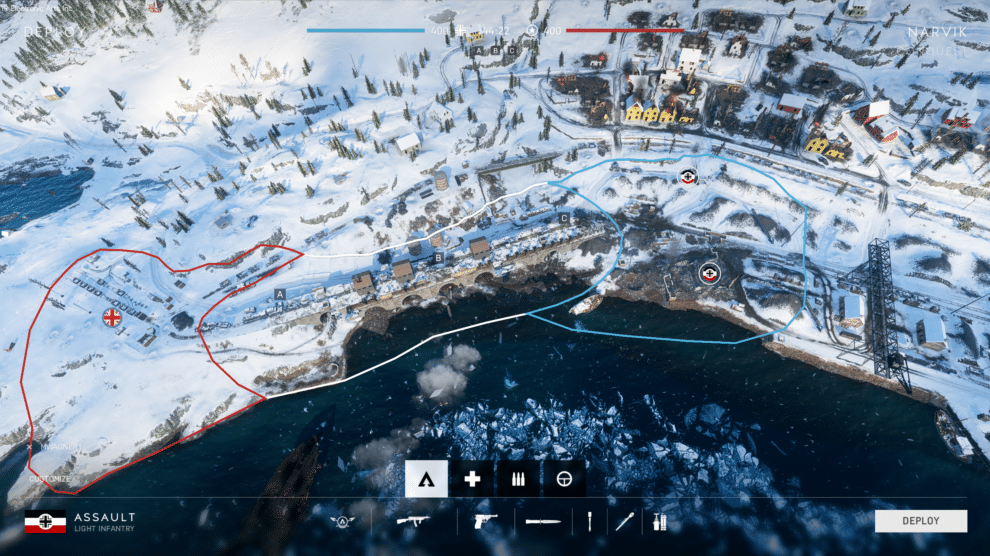Select the Assault class icon
The height and width of the screenshot is (556, 990).
pyautogui.click(x=426, y=479)
